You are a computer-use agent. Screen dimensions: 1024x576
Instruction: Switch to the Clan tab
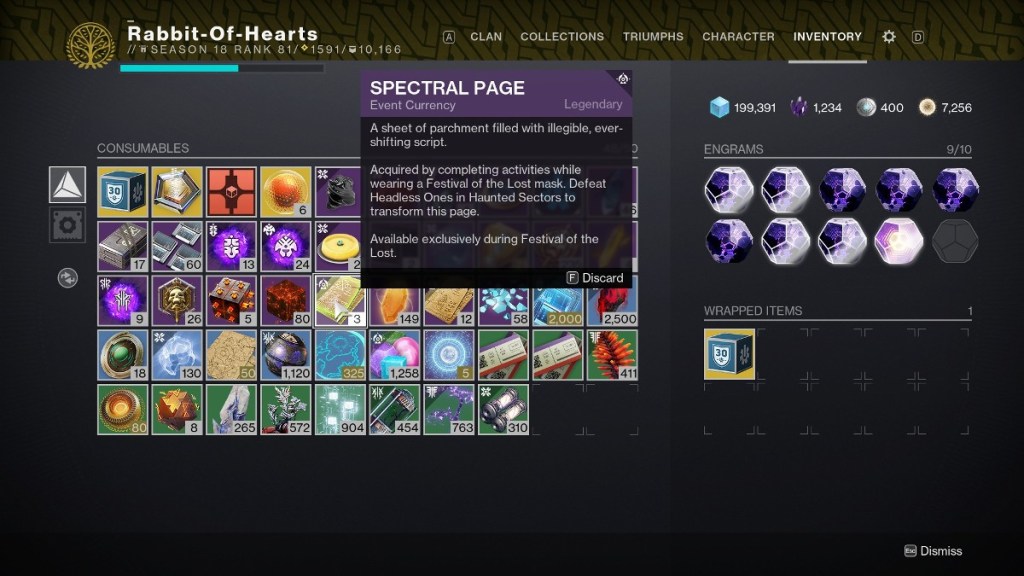click(x=486, y=37)
